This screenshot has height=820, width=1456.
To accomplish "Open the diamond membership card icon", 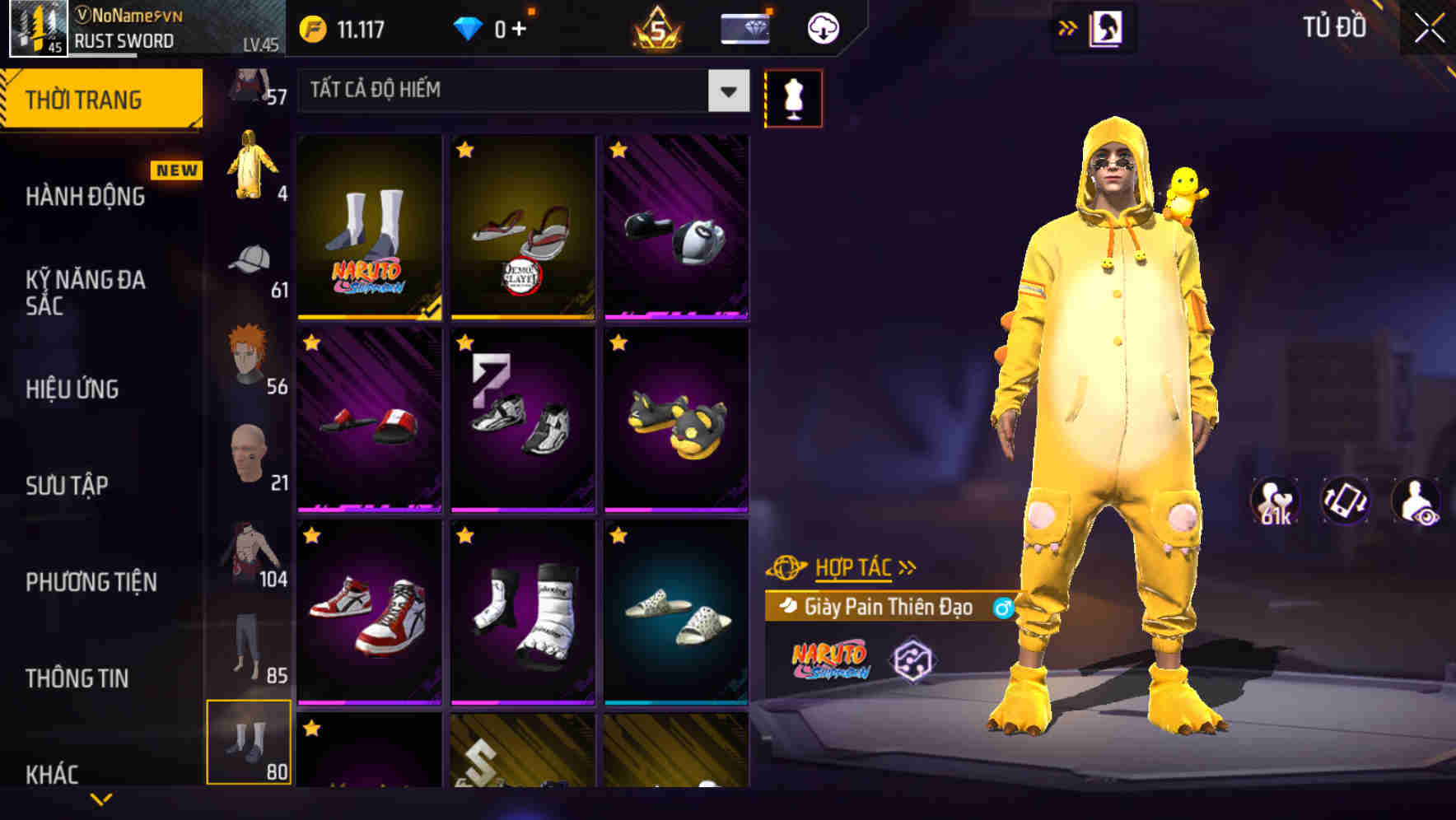I will coord(744,26).
